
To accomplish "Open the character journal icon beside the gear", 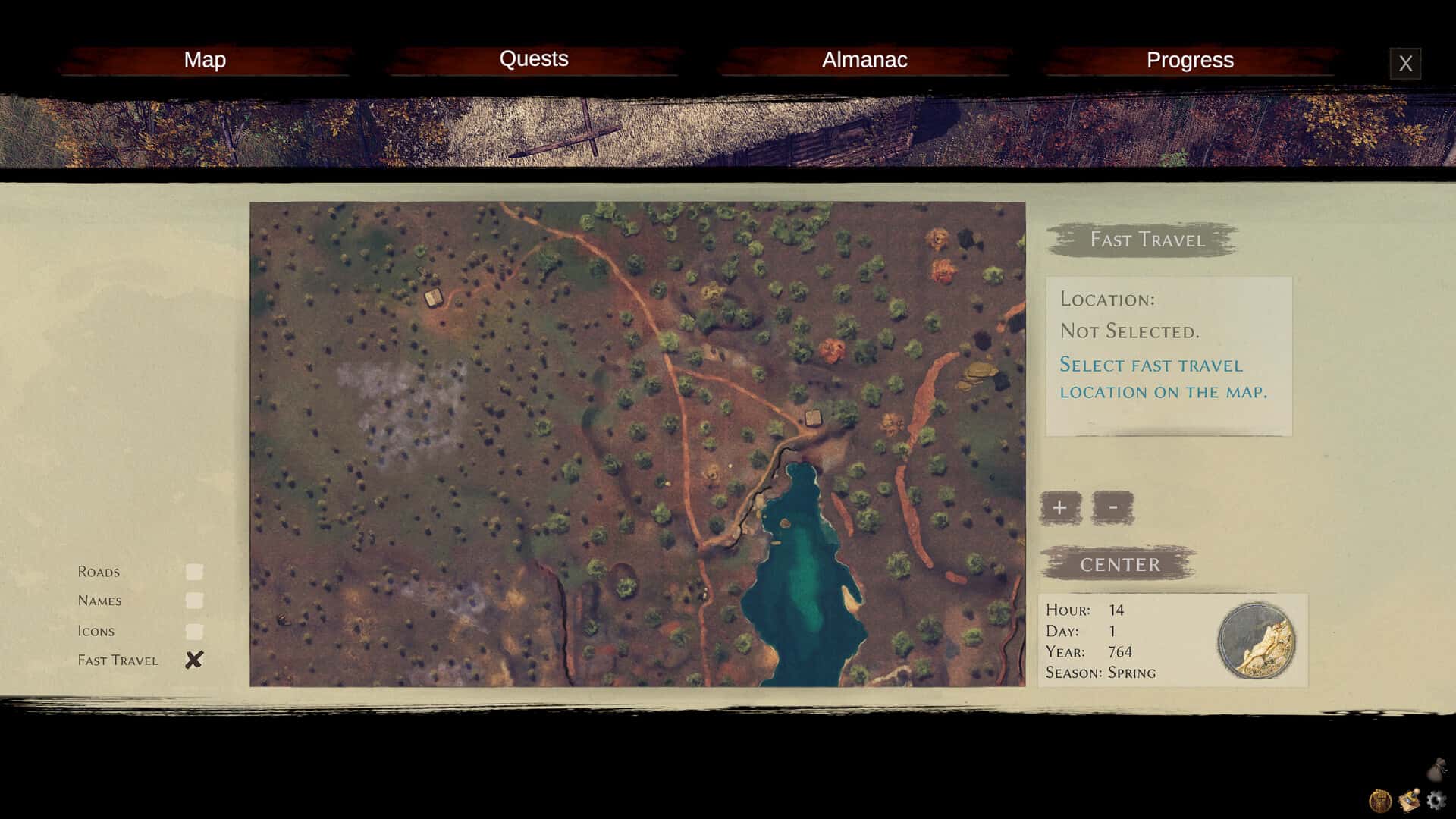I will pyautogui.click(x=1410, y=799).
